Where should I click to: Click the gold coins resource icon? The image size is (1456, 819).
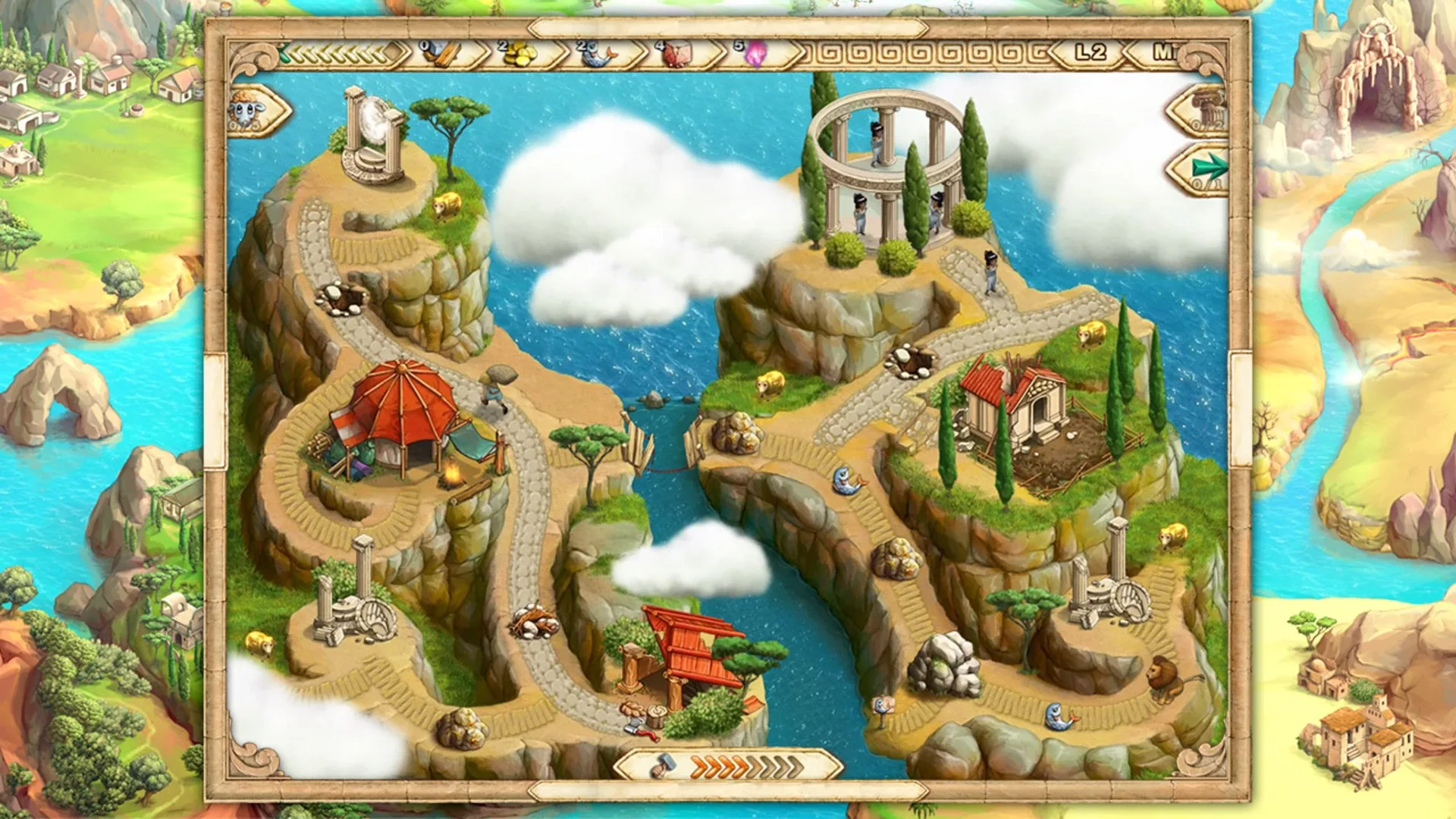[519, 53]
